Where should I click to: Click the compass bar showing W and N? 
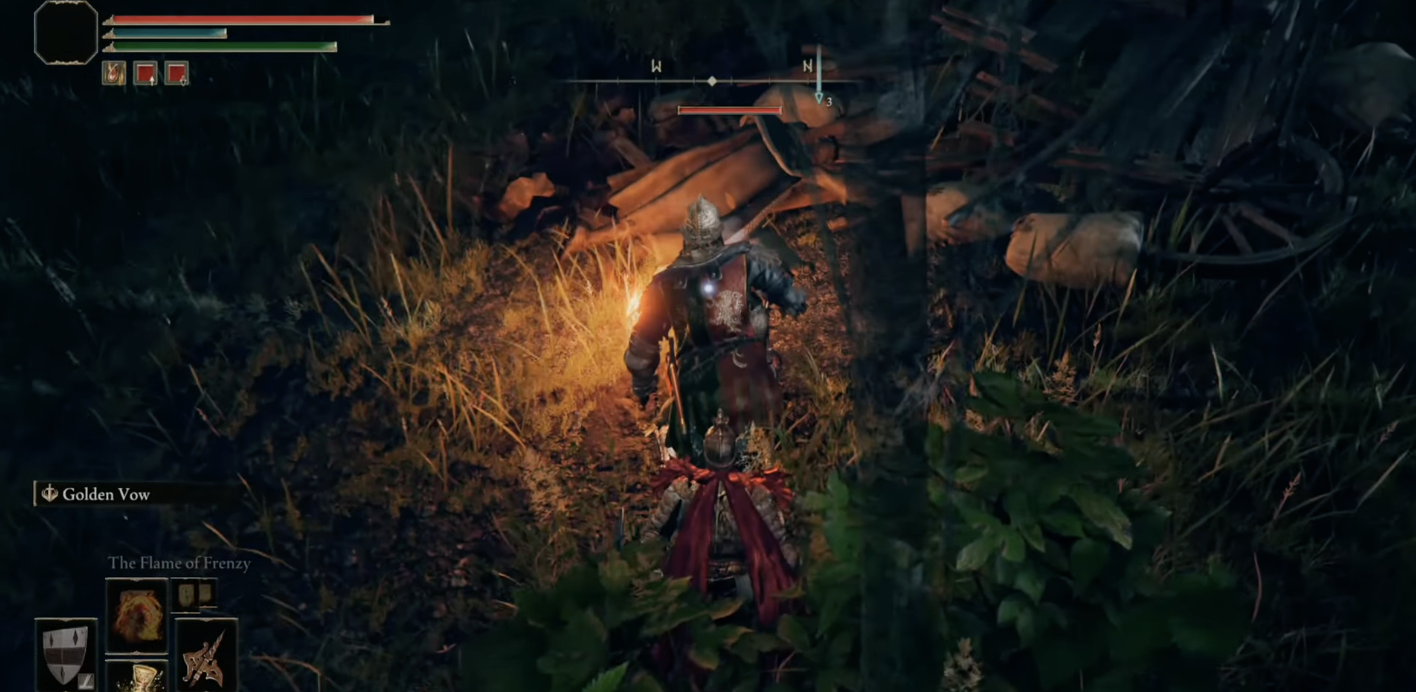tap(712, 80)
